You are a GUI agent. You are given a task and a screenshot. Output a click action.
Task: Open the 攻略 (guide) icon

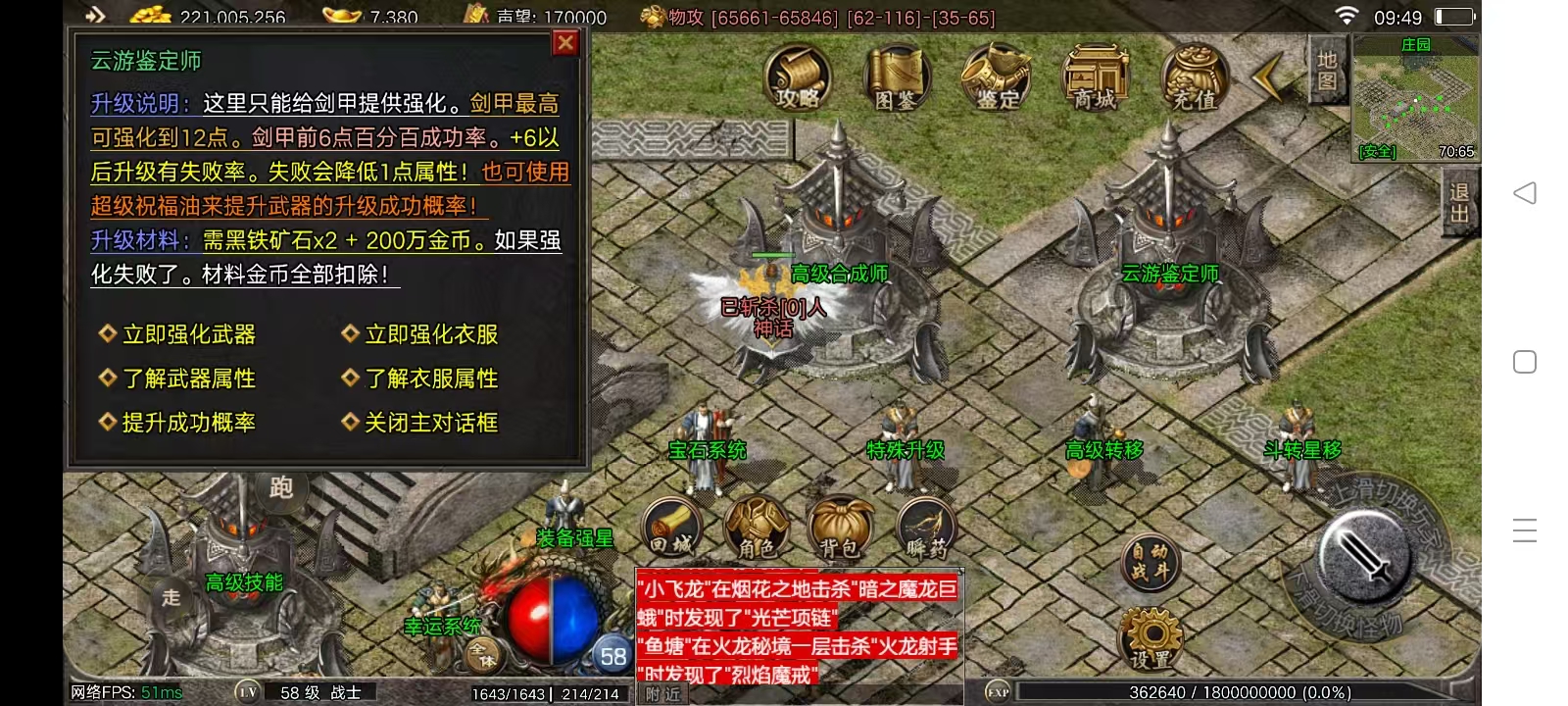[x=798, y=78]
